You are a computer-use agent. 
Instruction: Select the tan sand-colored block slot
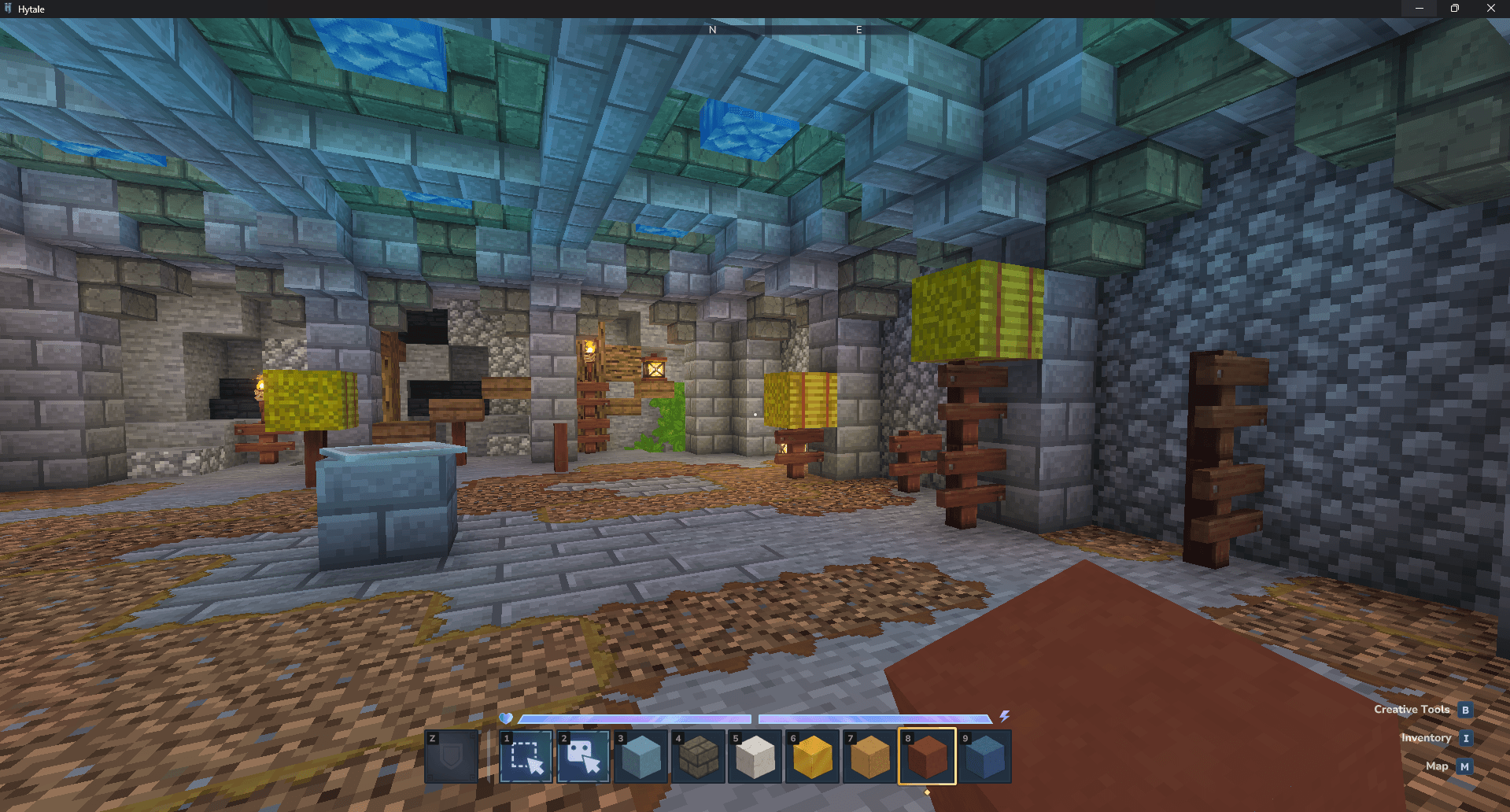tap(870, 757)
